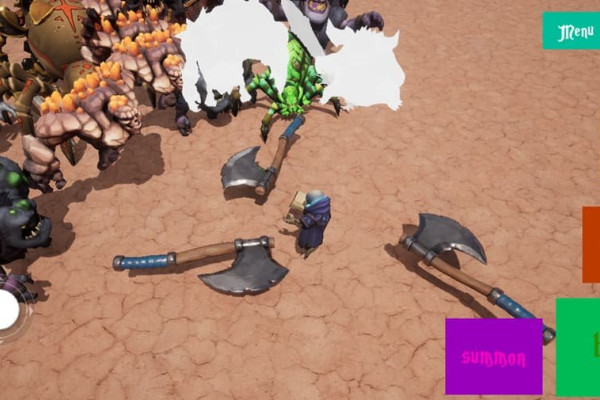600x400 pixels.
Task: Tap the green action button
Action: tap(579, 346)
